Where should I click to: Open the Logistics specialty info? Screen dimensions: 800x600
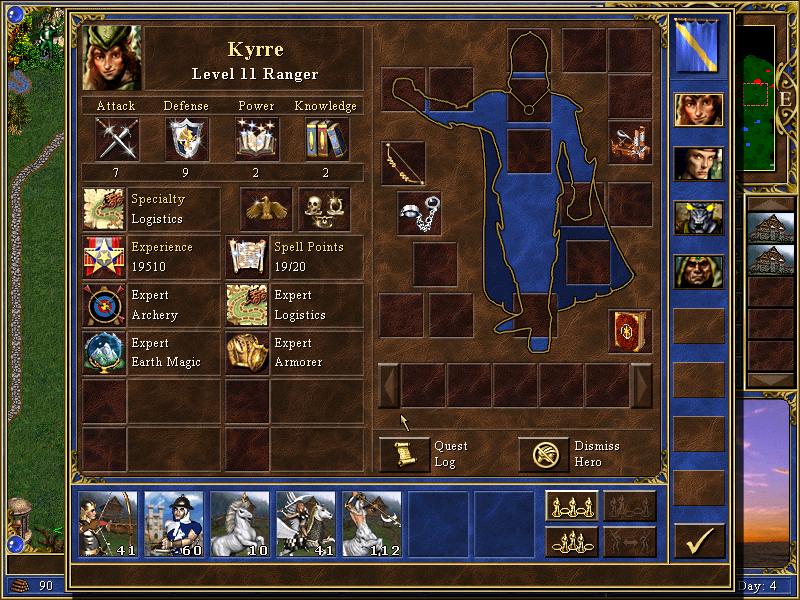click(x=104, y=210)
